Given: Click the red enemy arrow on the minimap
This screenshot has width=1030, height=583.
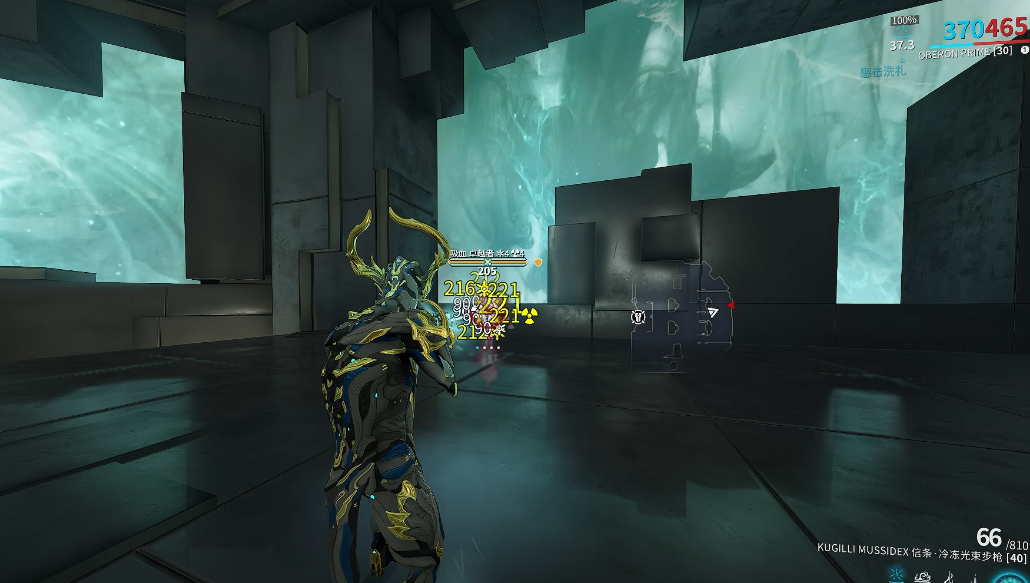Looking at the screenshot, I should 730,304.
